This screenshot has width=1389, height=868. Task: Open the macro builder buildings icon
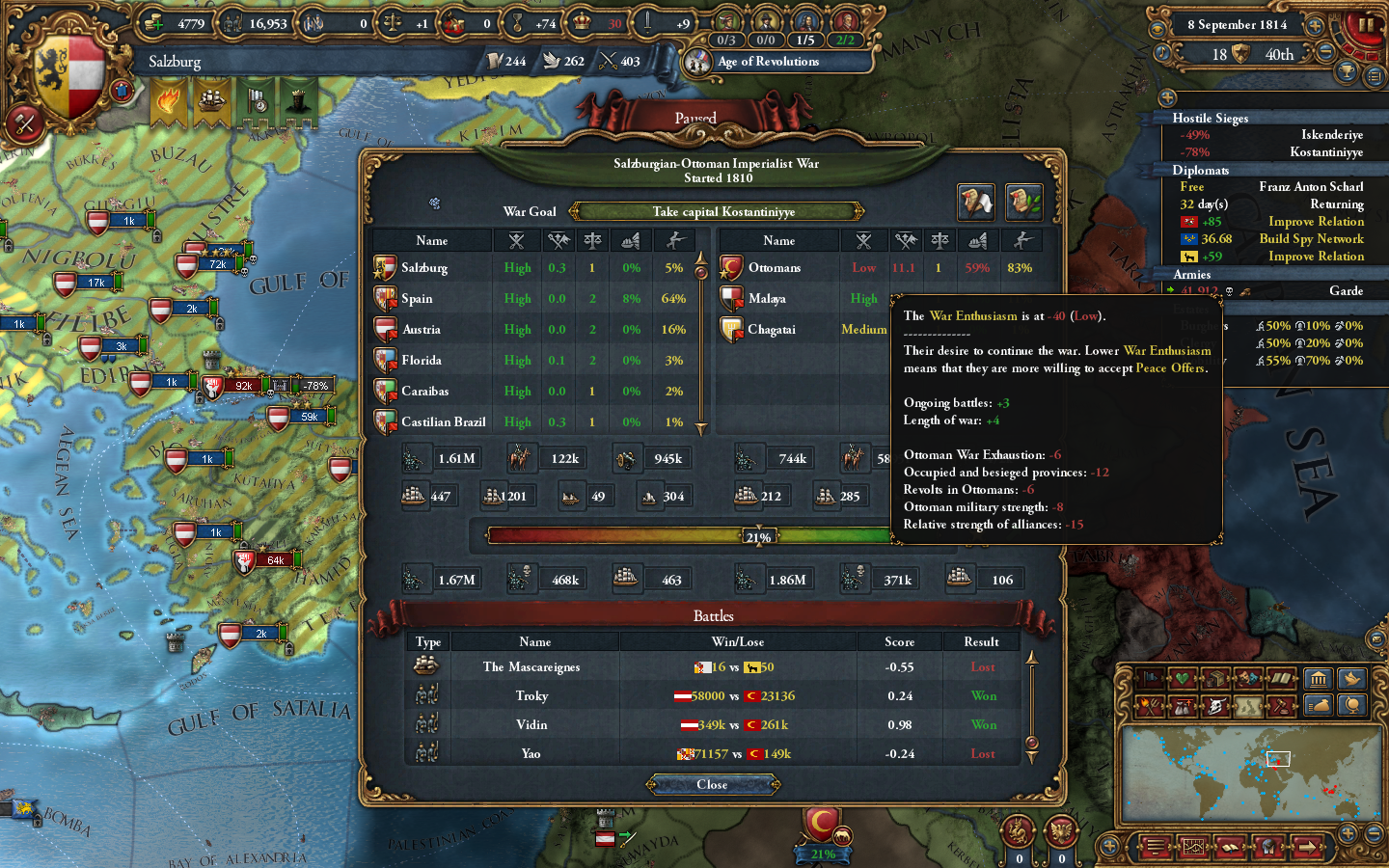click(x=1320, y=679)
